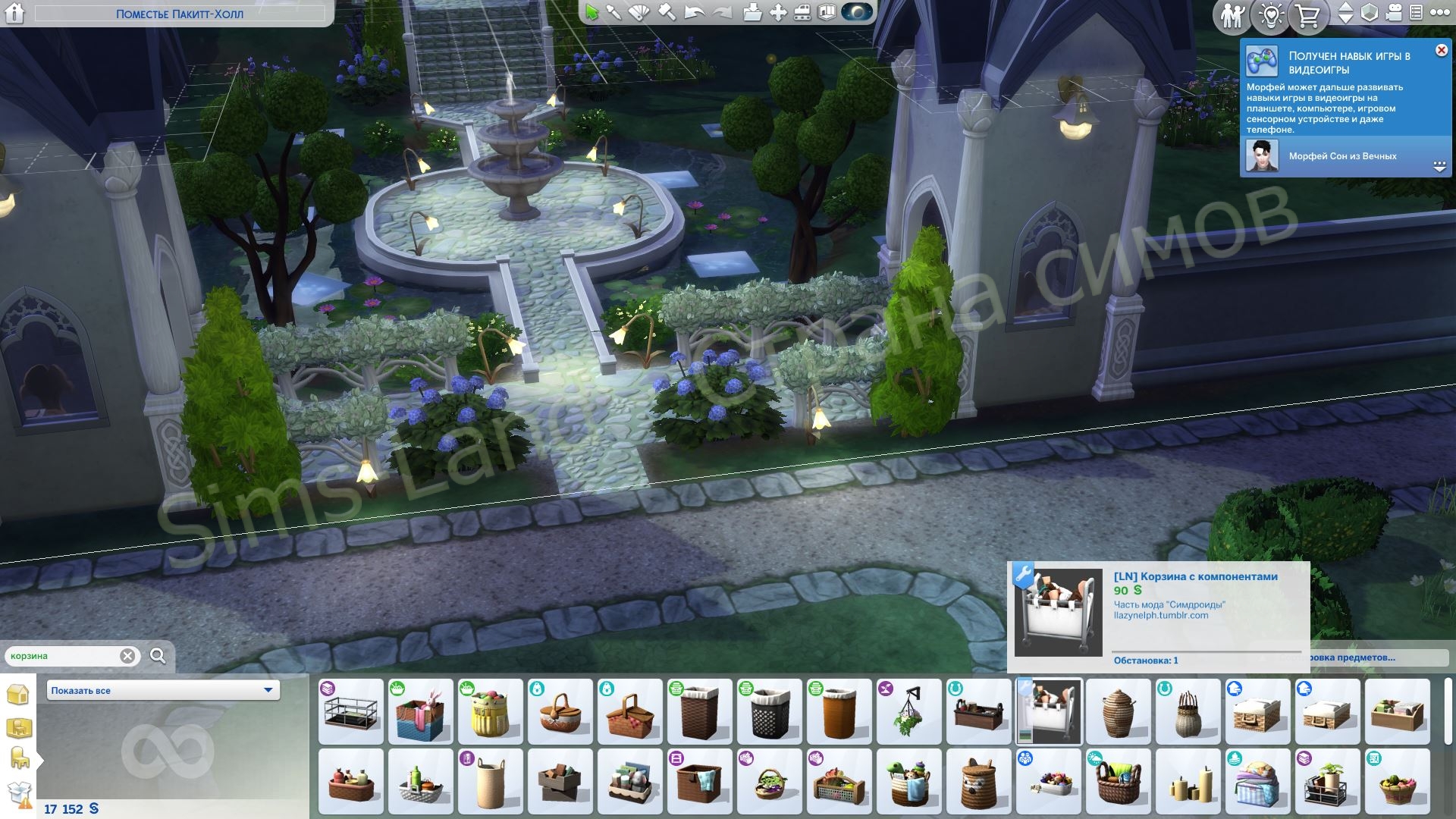Screen dimensions: 1456x819
Task: Open the gallery shopping cart
Action: 1307,15
